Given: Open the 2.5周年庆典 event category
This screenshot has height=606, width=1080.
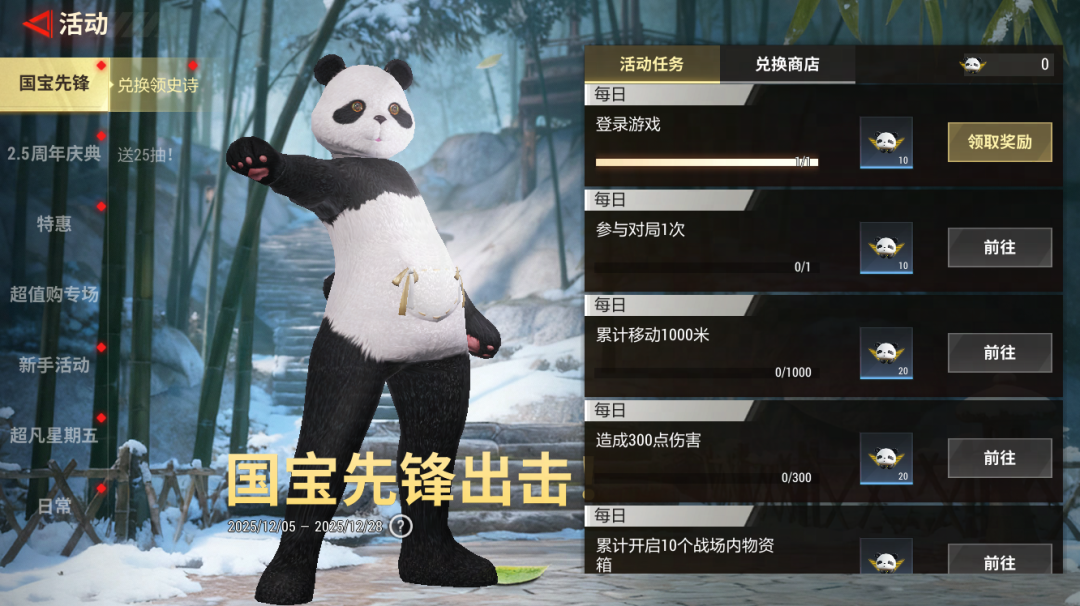Looking at the screenshot, I should (x=54, y=154).
